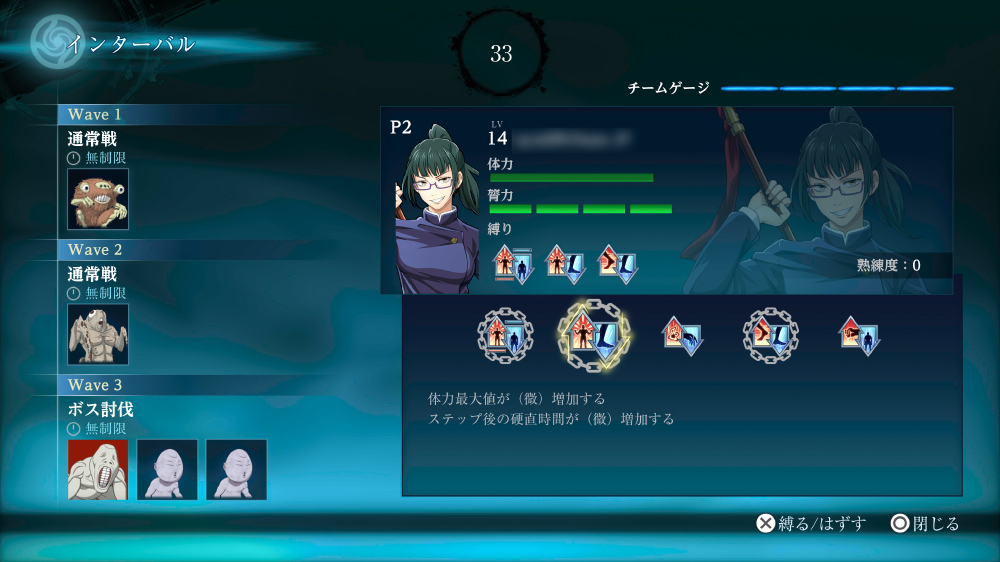1000x562 pixels.
Task: View the Wave 1 furry brown curse thumbnail
Action: [x=98, y=199]
